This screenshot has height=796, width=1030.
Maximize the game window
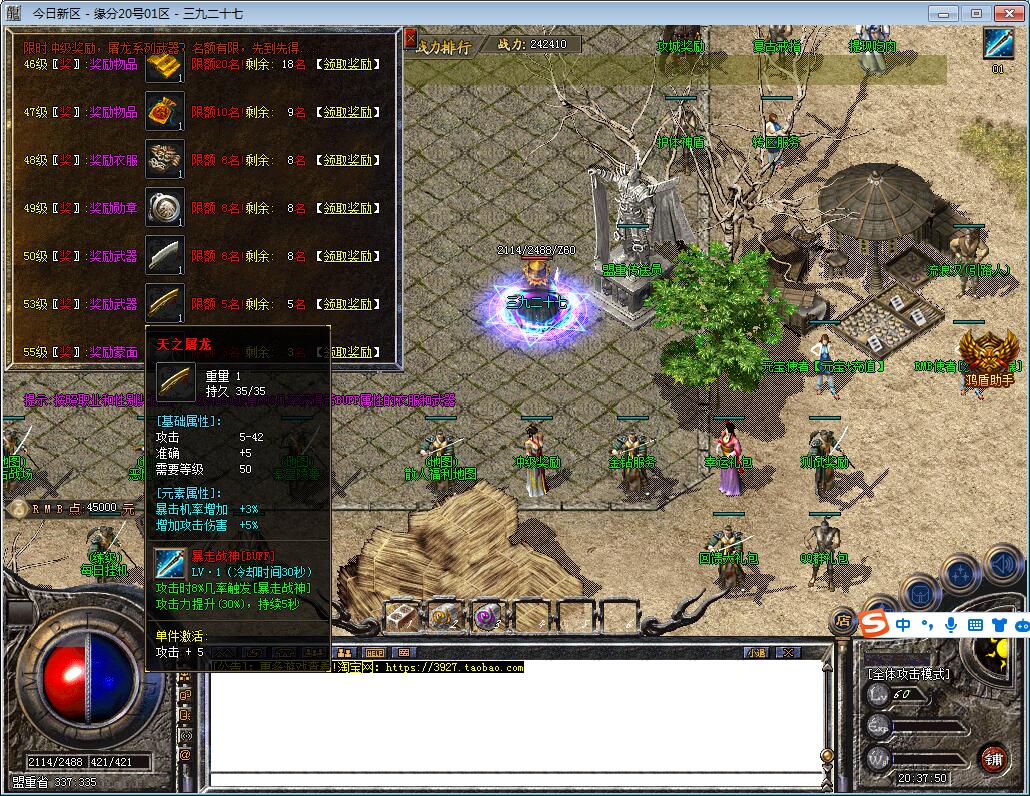pyautogui.click(x=976, y=13)
